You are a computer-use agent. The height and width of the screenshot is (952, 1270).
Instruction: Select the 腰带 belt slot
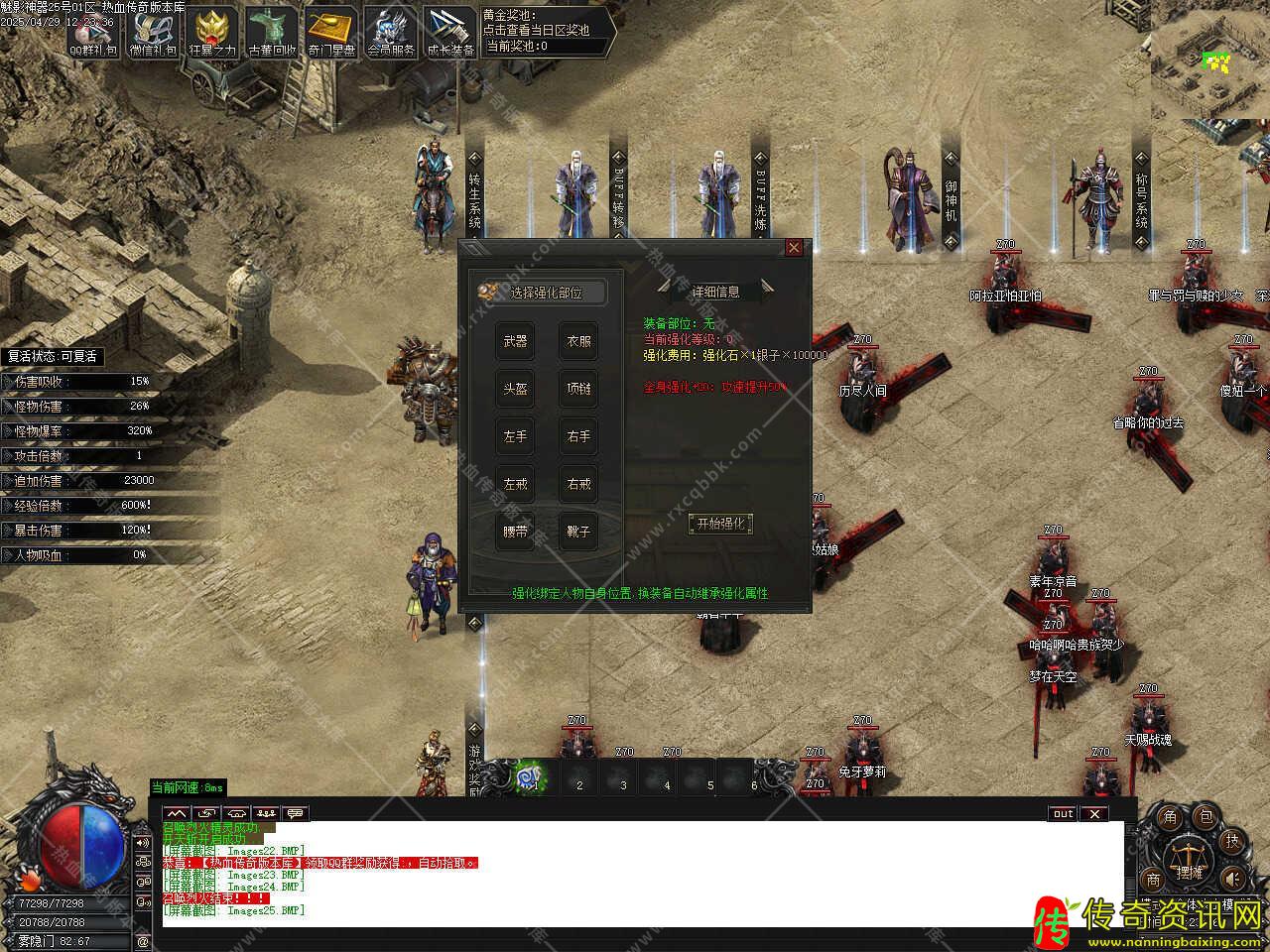click(x=515, y=532)
